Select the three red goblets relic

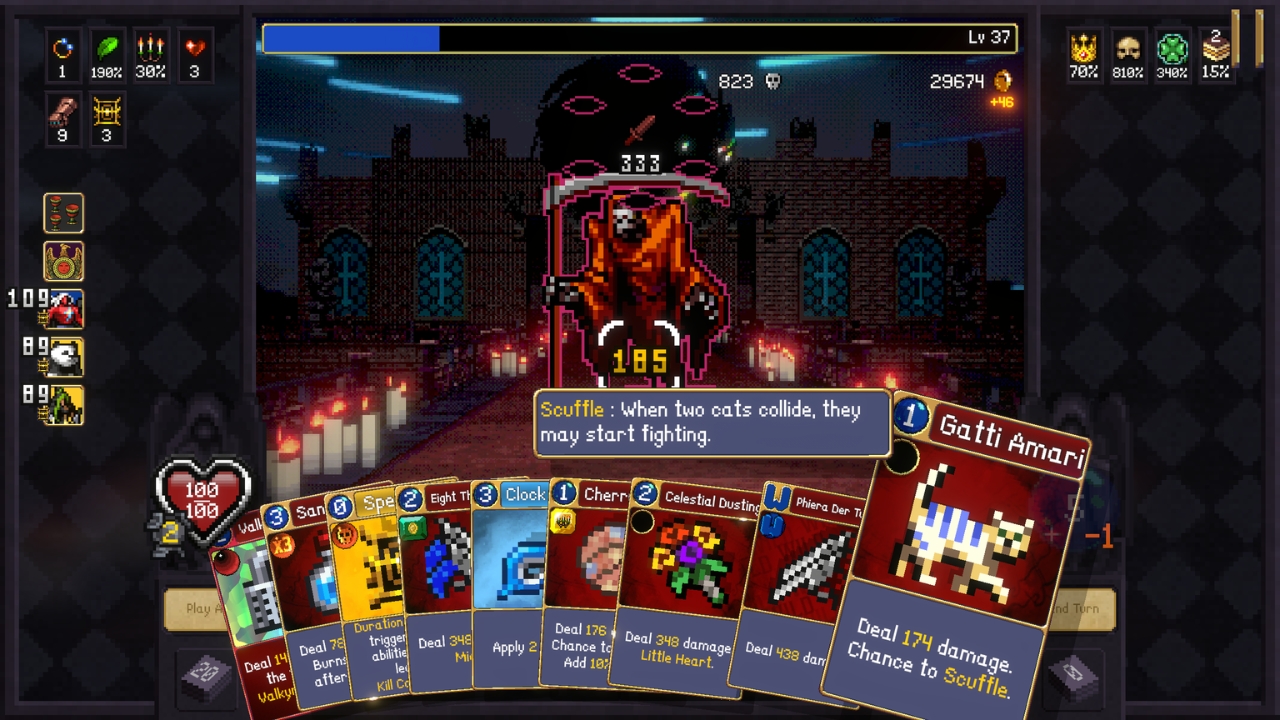click(x=64, y=213)
